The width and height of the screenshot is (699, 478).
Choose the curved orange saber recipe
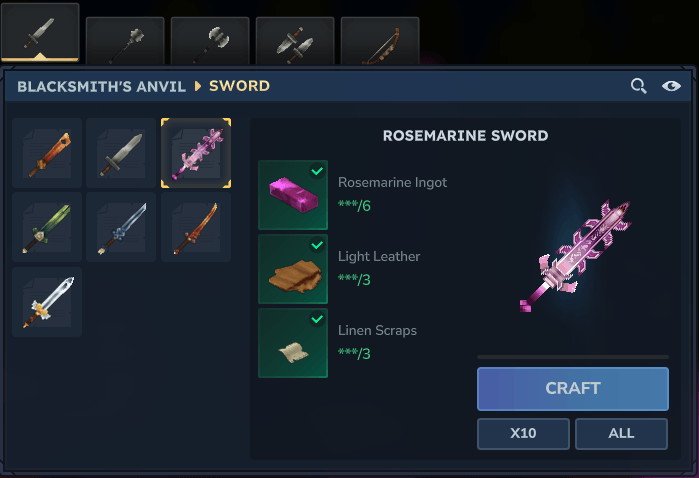[x=196, y=227]
